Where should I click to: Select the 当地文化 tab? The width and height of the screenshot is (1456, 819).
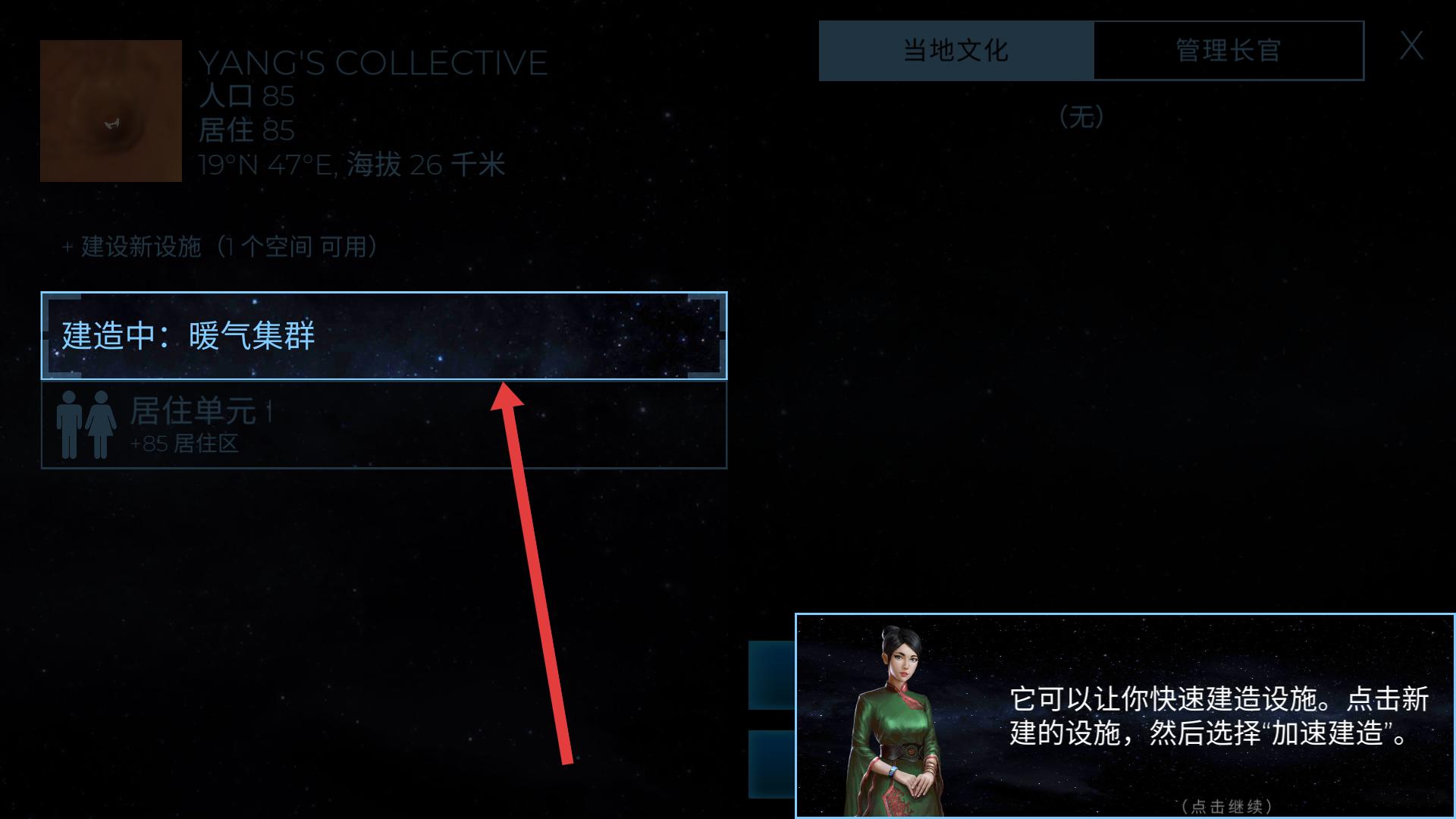pos(954,50)
